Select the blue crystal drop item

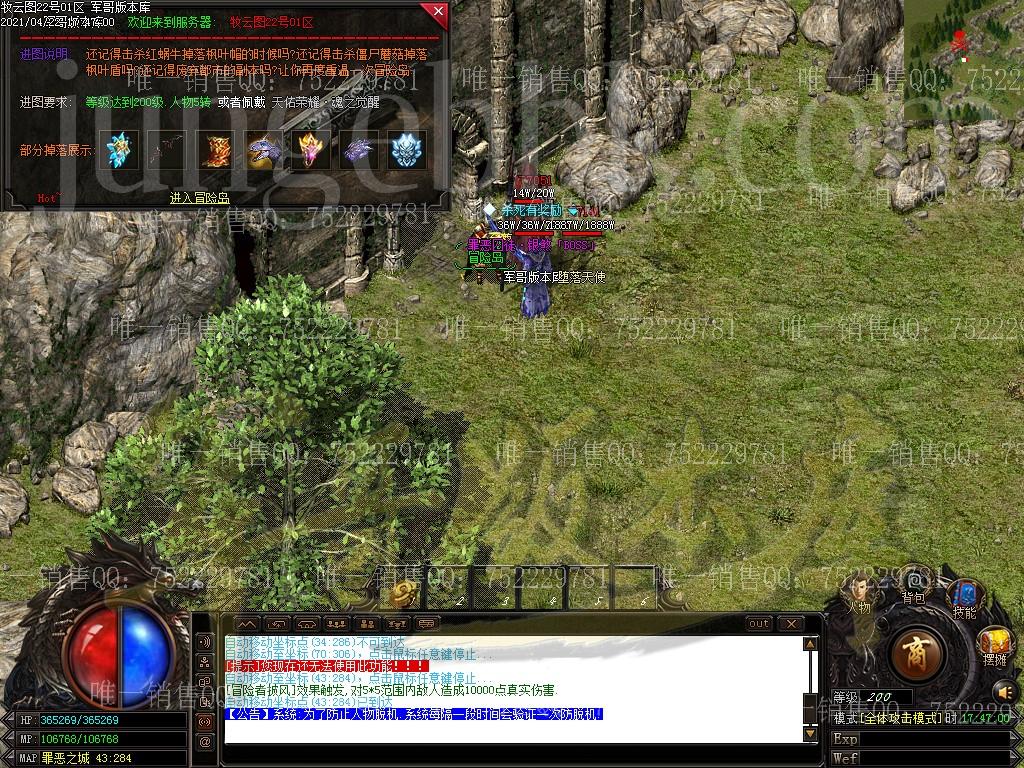point(120,149)
